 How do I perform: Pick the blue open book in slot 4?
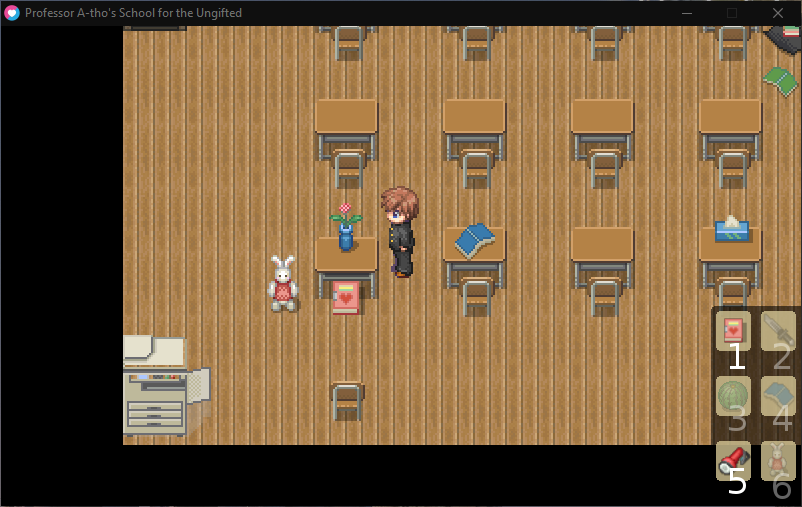778,396
